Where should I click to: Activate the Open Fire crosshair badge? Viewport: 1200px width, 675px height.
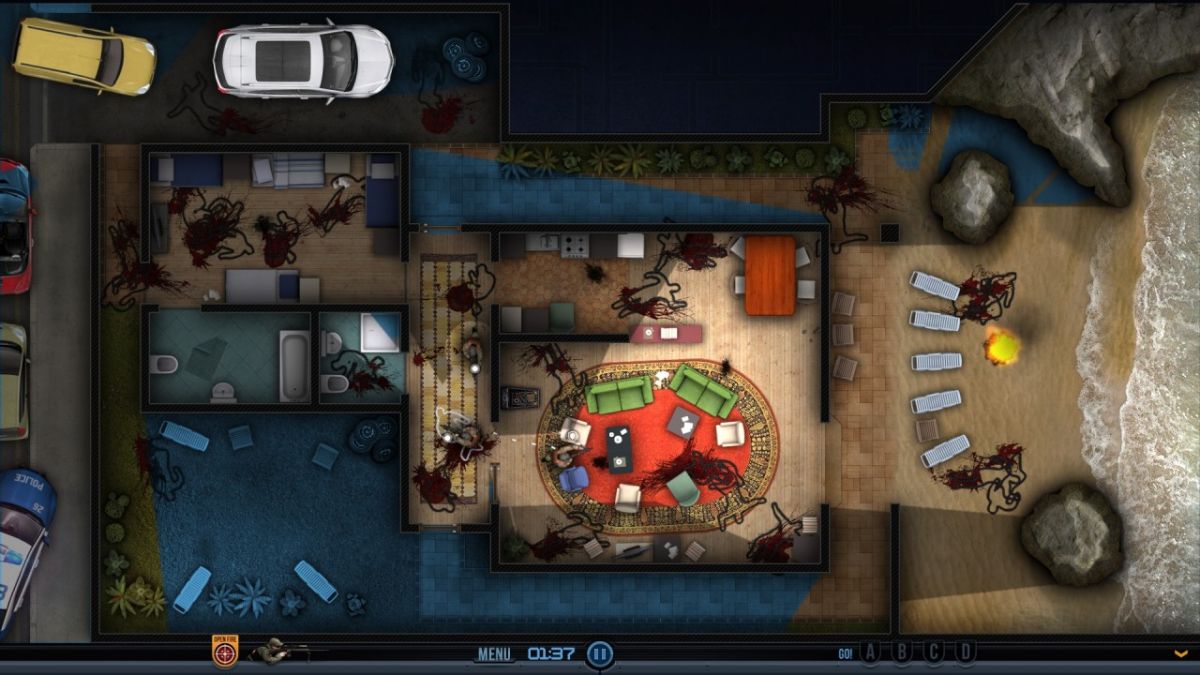pyautogui.click(x=225, y=653)
